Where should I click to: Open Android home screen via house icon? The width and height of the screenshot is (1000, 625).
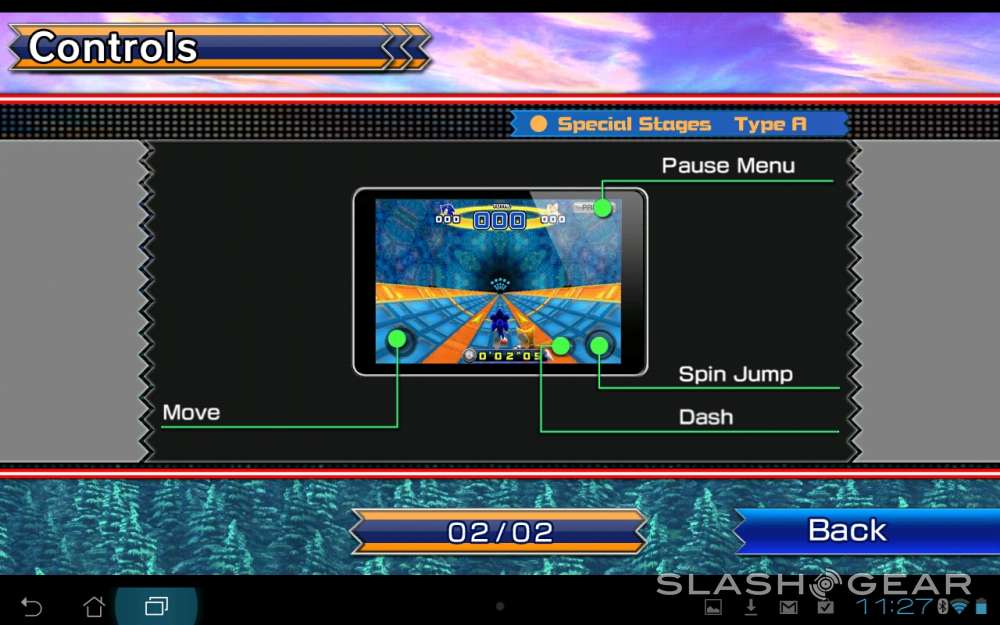click(94, 607)
